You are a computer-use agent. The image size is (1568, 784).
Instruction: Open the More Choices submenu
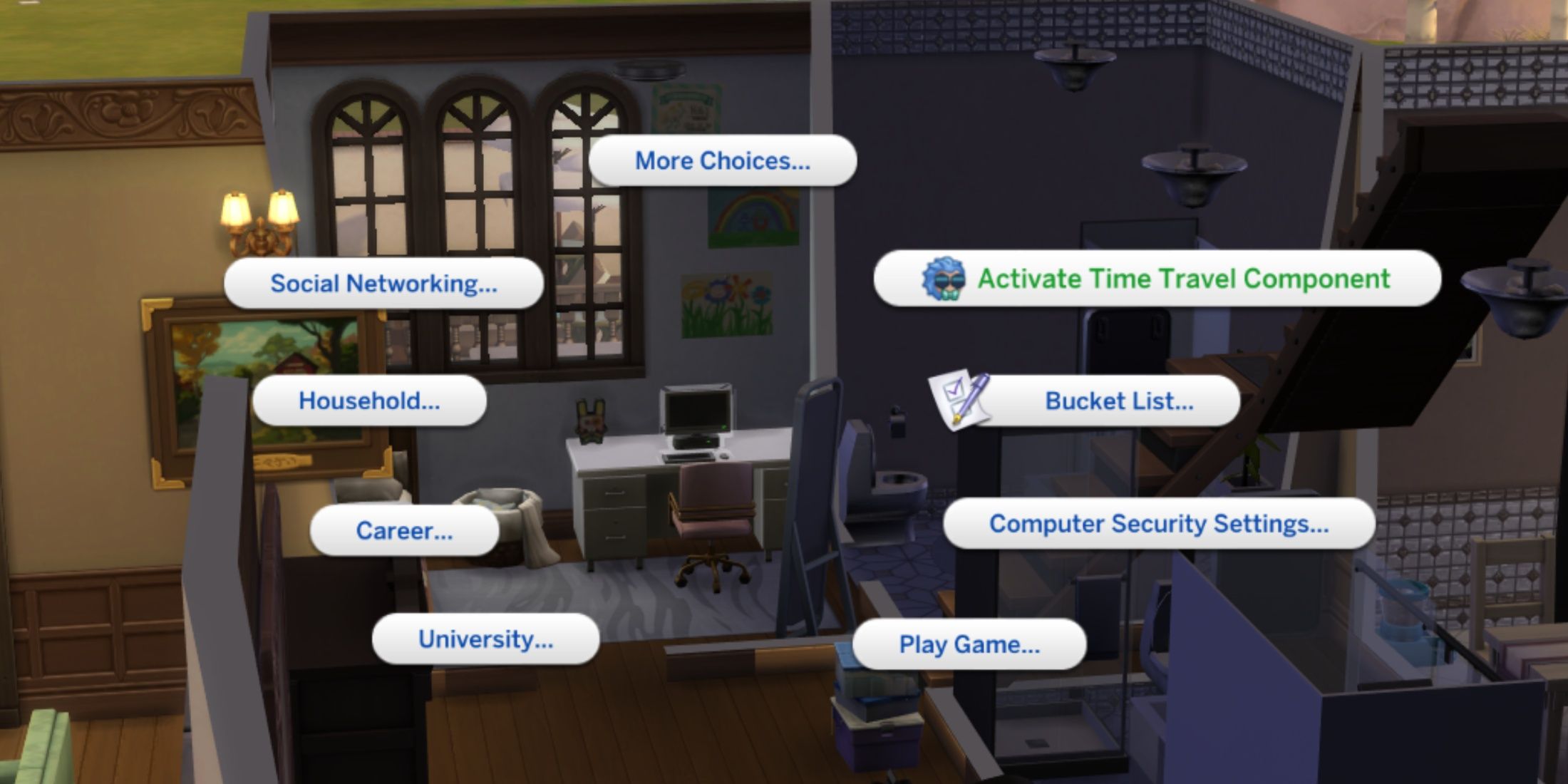coord(722,160)
